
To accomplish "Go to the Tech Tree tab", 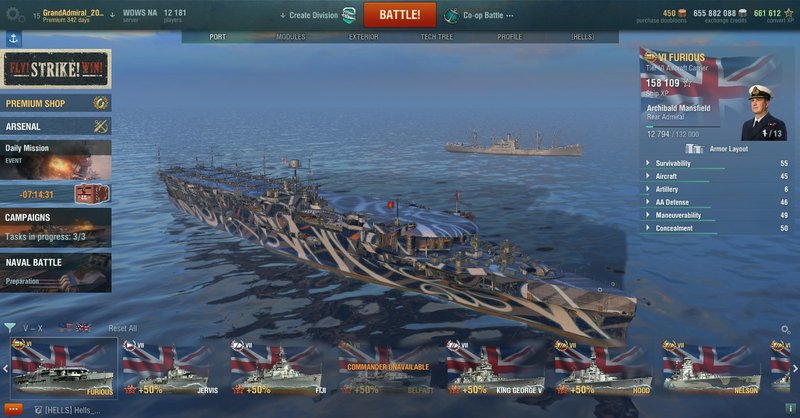I will coord(436,37).
